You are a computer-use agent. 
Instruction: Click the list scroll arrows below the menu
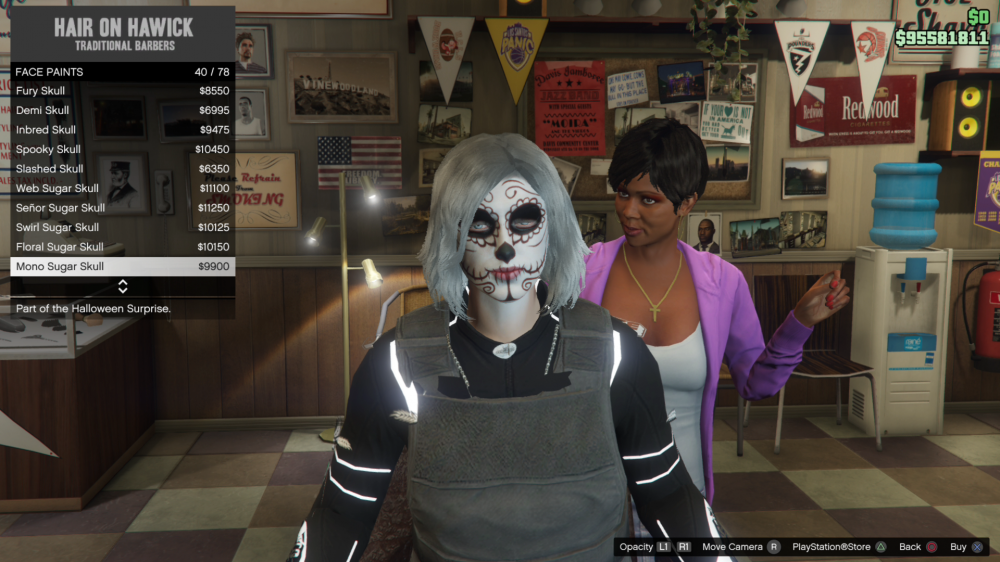123,287
